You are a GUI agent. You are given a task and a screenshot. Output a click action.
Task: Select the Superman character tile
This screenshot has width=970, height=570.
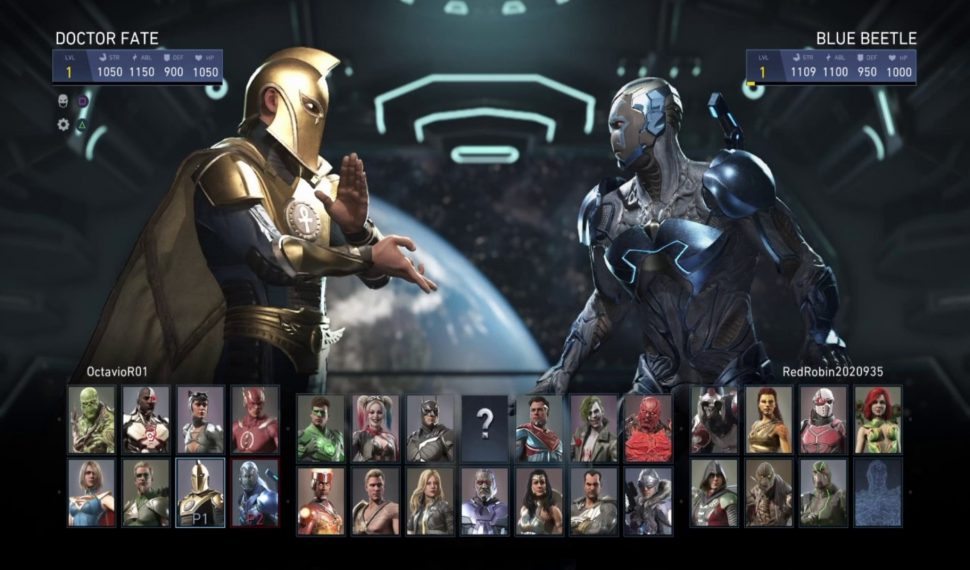539,428
